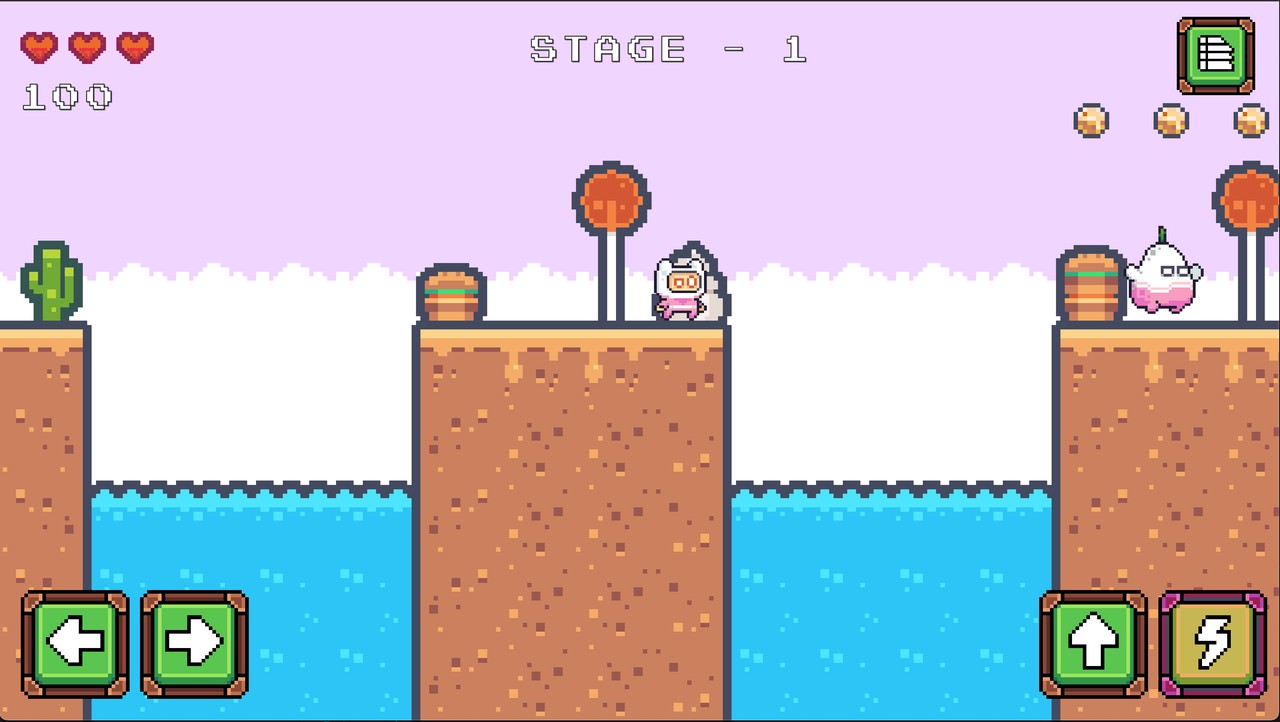The height and width of the screenshot is (722, 1280).
Task: Open the pause menu list icon
Action: 1215,57
